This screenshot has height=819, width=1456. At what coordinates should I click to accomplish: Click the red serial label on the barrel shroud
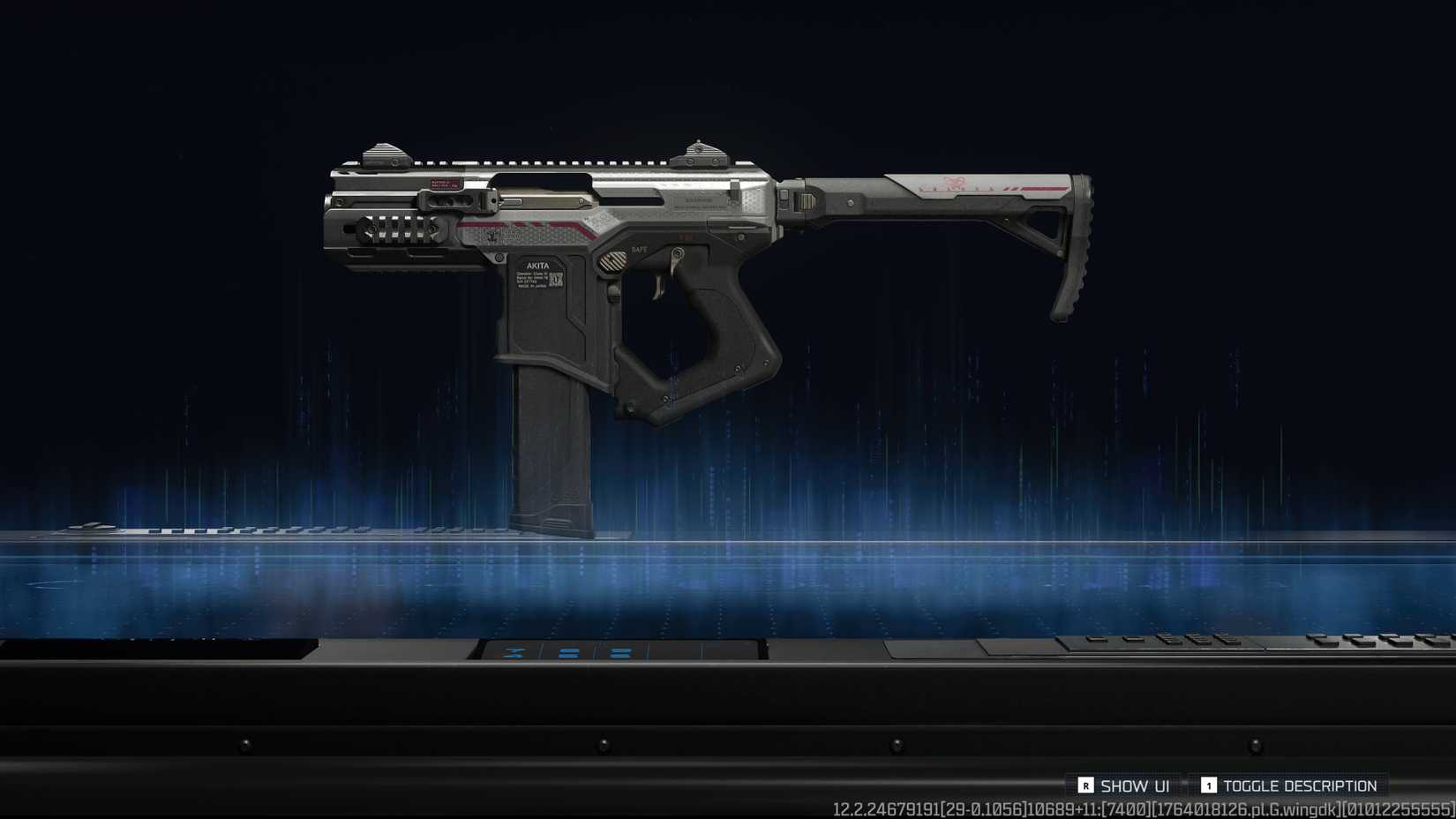click(445, 184)
